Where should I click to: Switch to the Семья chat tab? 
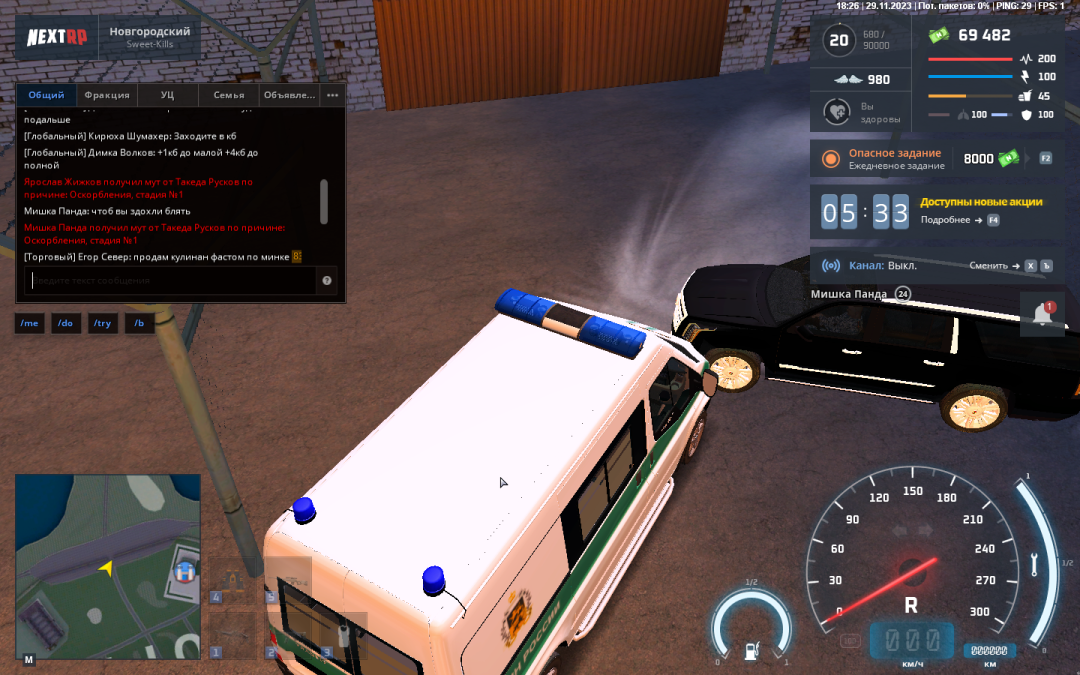pyautogui.click(x=229, y=95)
